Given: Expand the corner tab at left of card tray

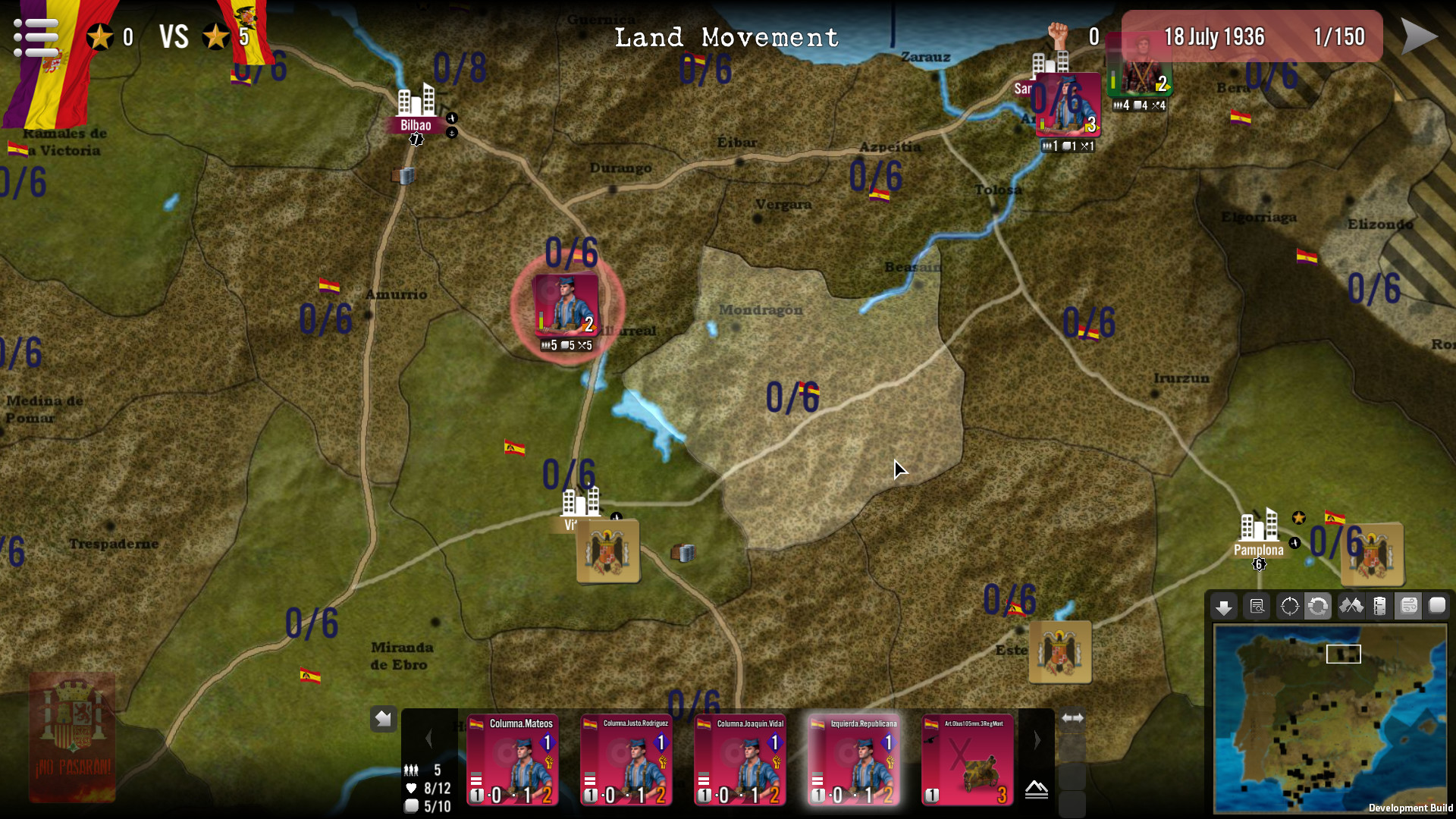Looking at the screenshot, I should tap(384, 718).
